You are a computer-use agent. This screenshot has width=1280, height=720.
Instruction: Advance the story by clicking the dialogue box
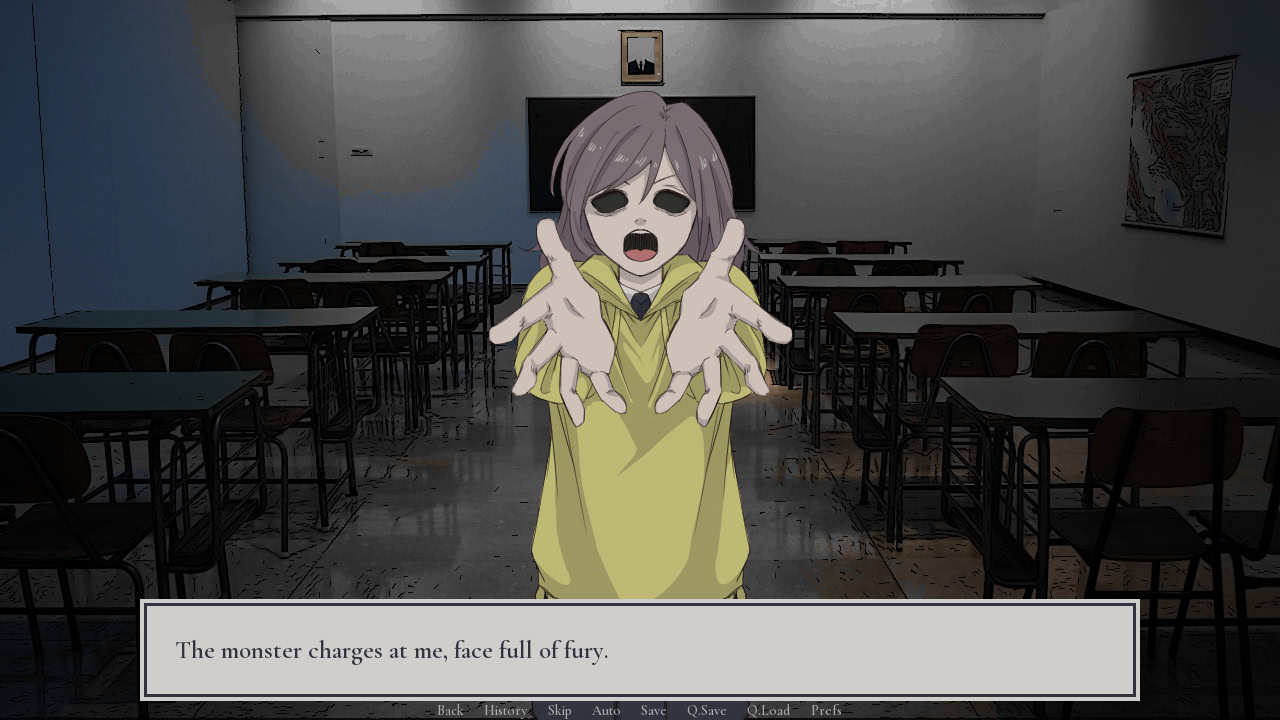640,650
